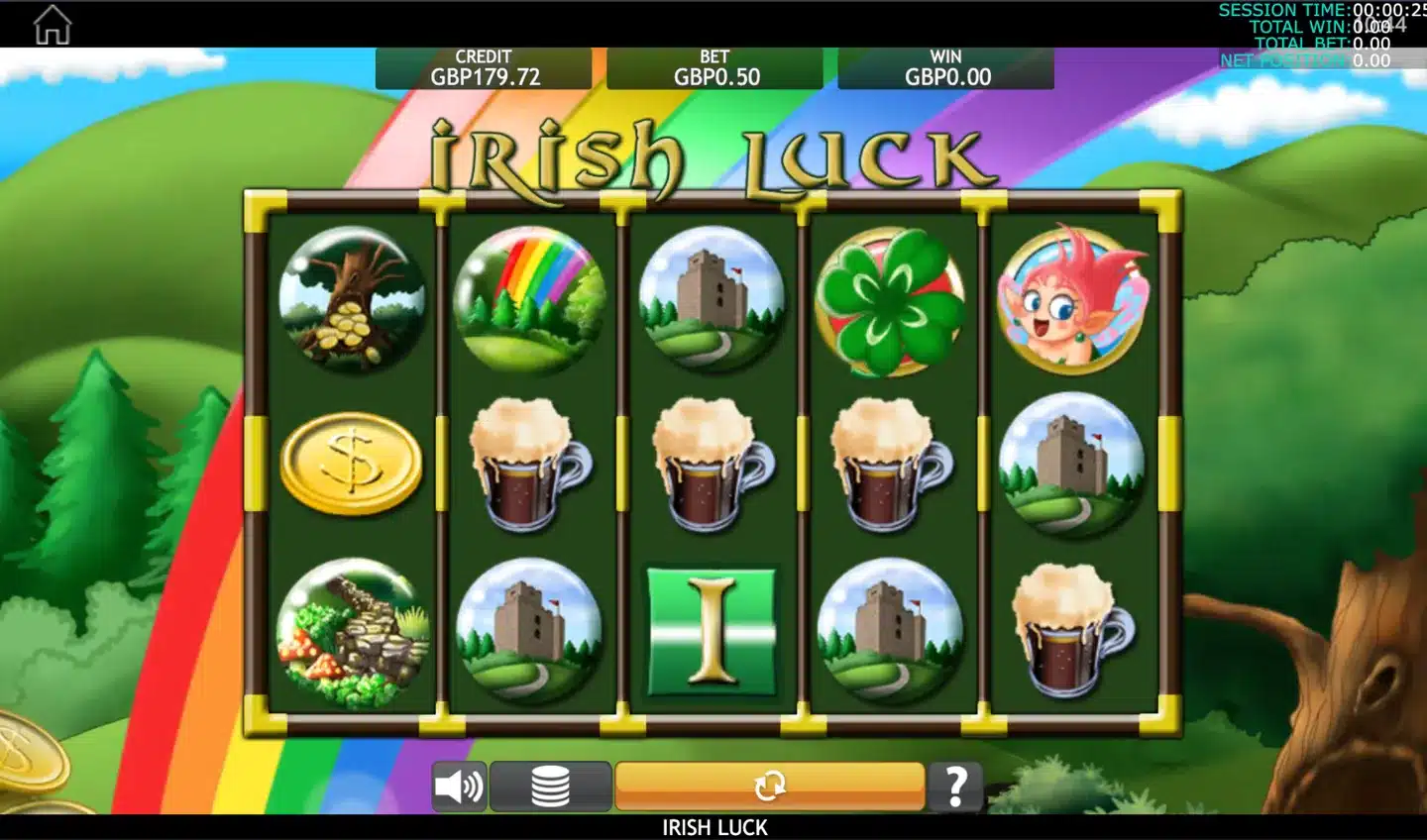Open the help screen via question mark
This screenshot has width=1427, height=840.
coord(954,786)
